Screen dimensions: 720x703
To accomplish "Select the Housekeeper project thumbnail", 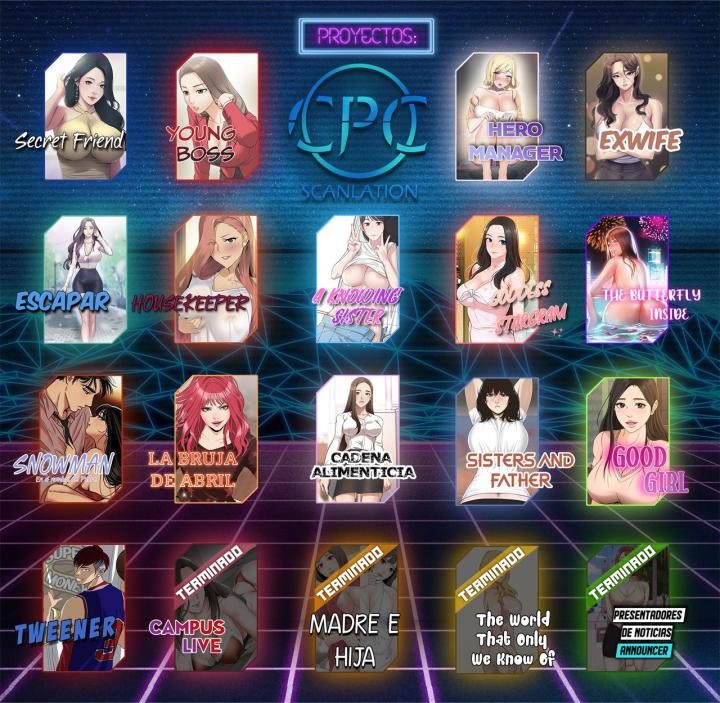I will pyautogui.click(x=216, y=277).
